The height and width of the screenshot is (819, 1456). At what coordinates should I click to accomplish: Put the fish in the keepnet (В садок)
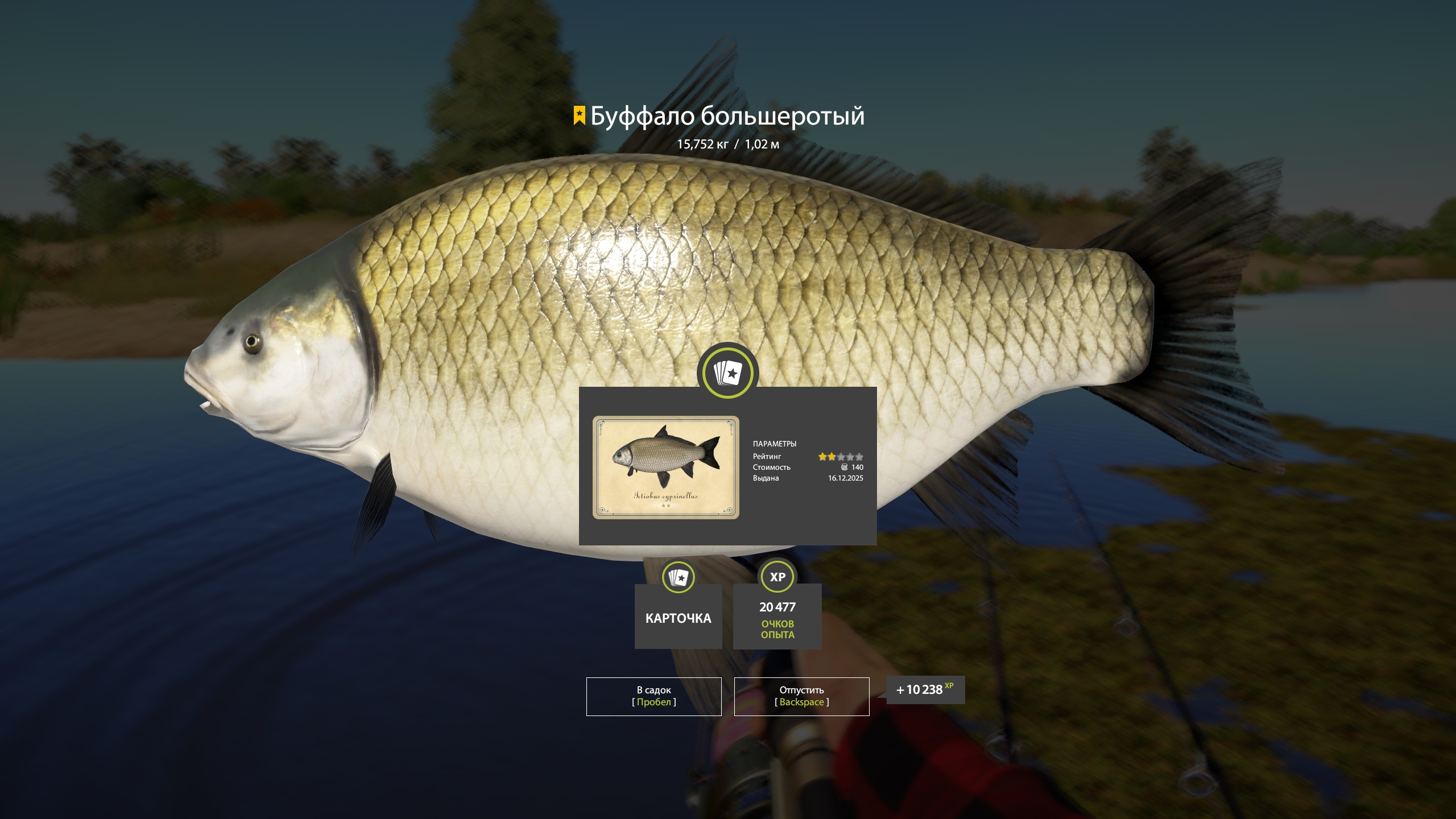coord(653,696)
